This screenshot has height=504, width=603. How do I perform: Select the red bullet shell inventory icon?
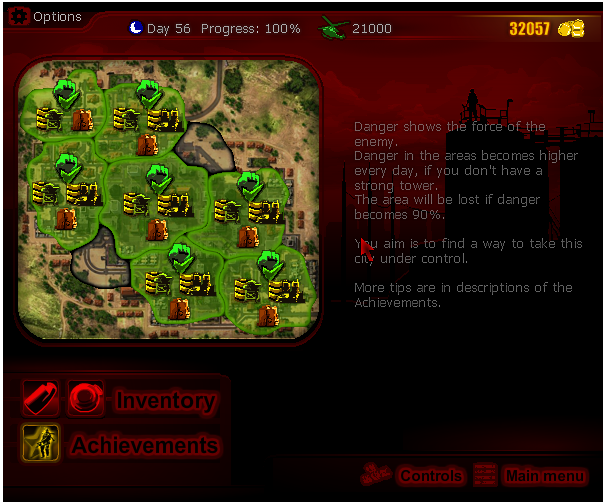(x=41, y=399)
